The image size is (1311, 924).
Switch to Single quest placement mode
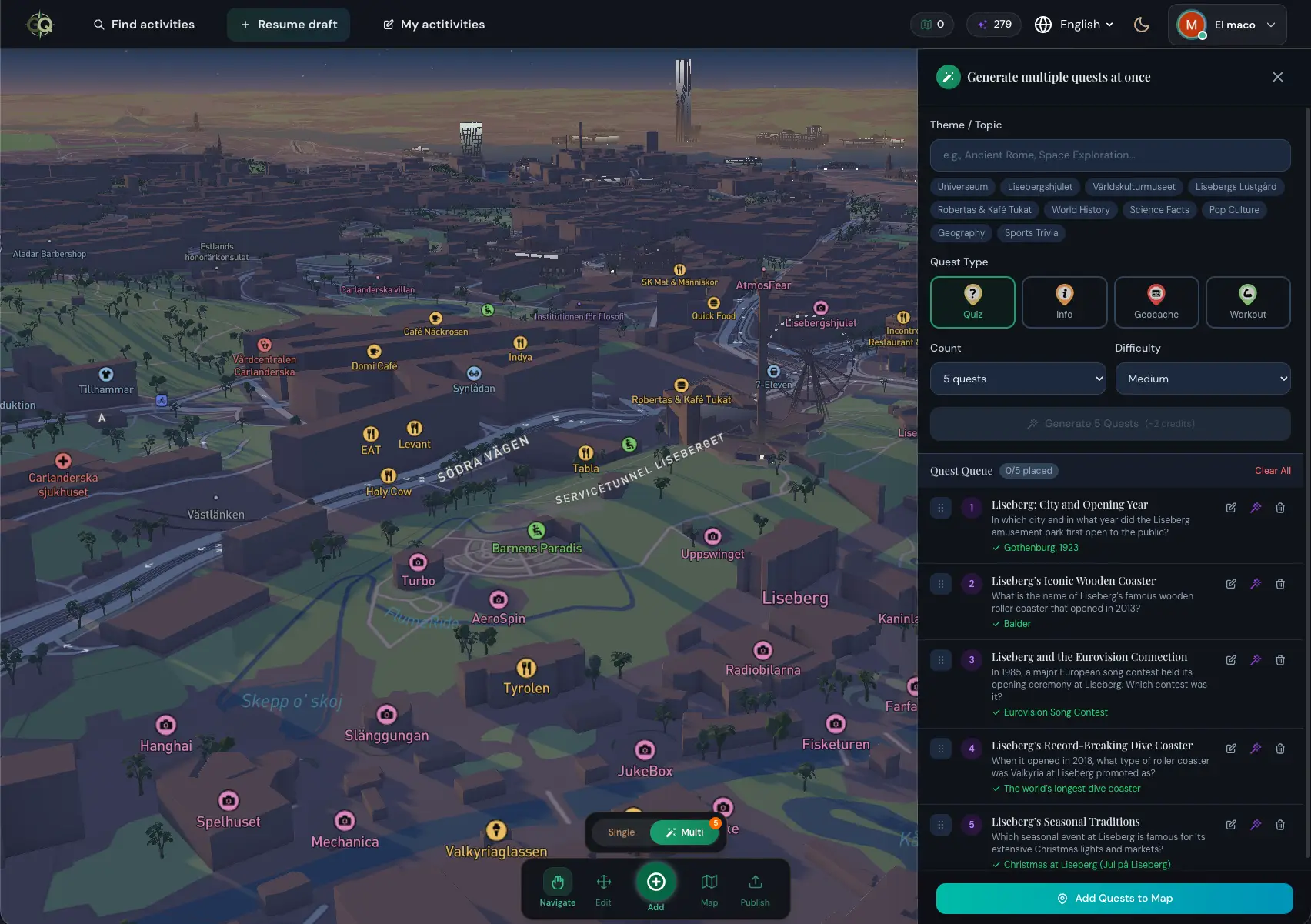pyautogui.click(x=620, y=832)
